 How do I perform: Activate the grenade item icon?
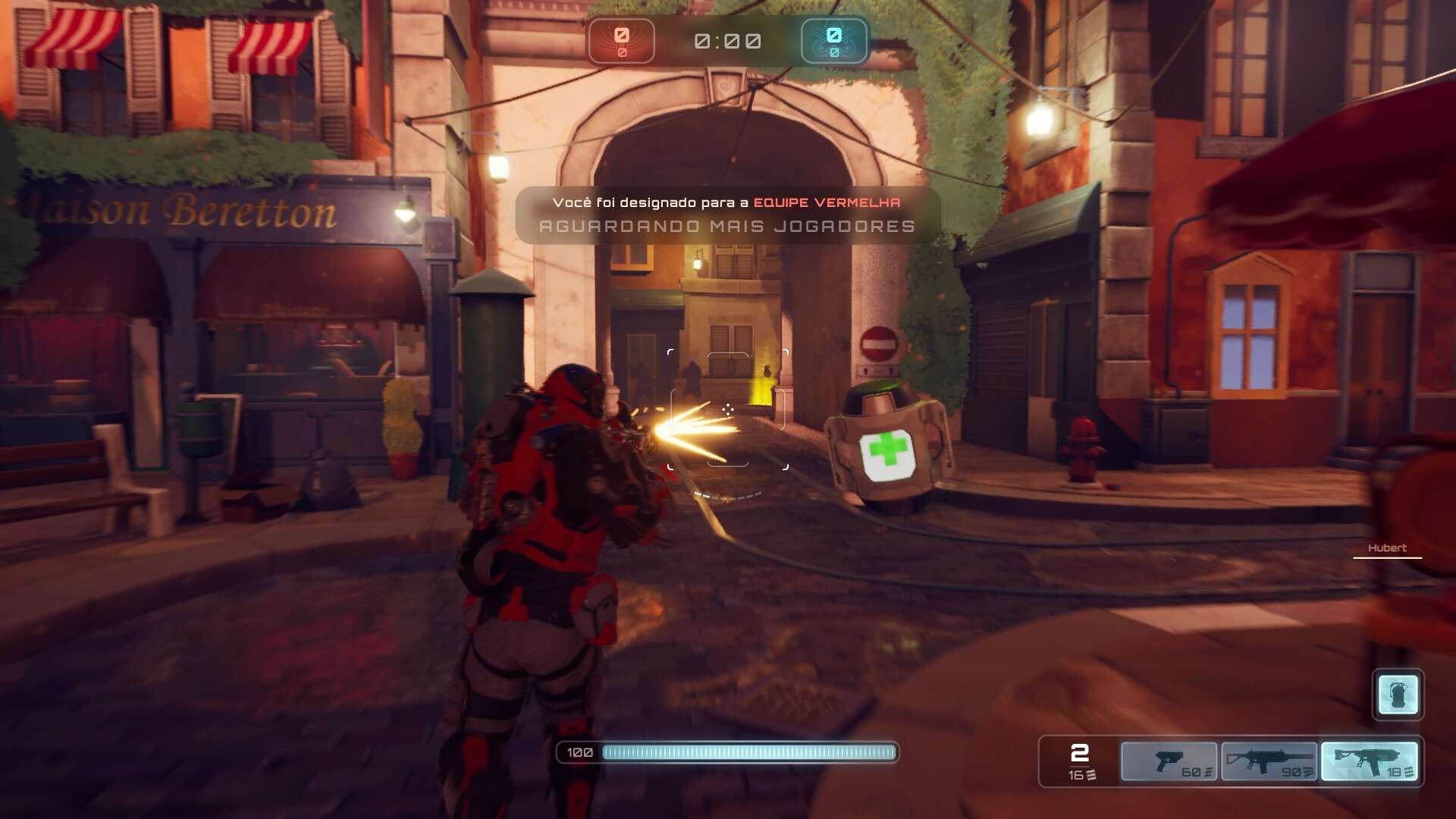tap(1398, 694)
